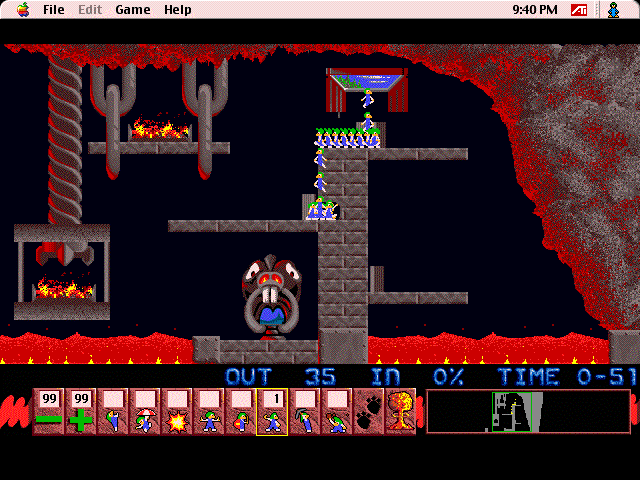Pick the builder skill
Screen dimensions: 640x480
point(240,412)
